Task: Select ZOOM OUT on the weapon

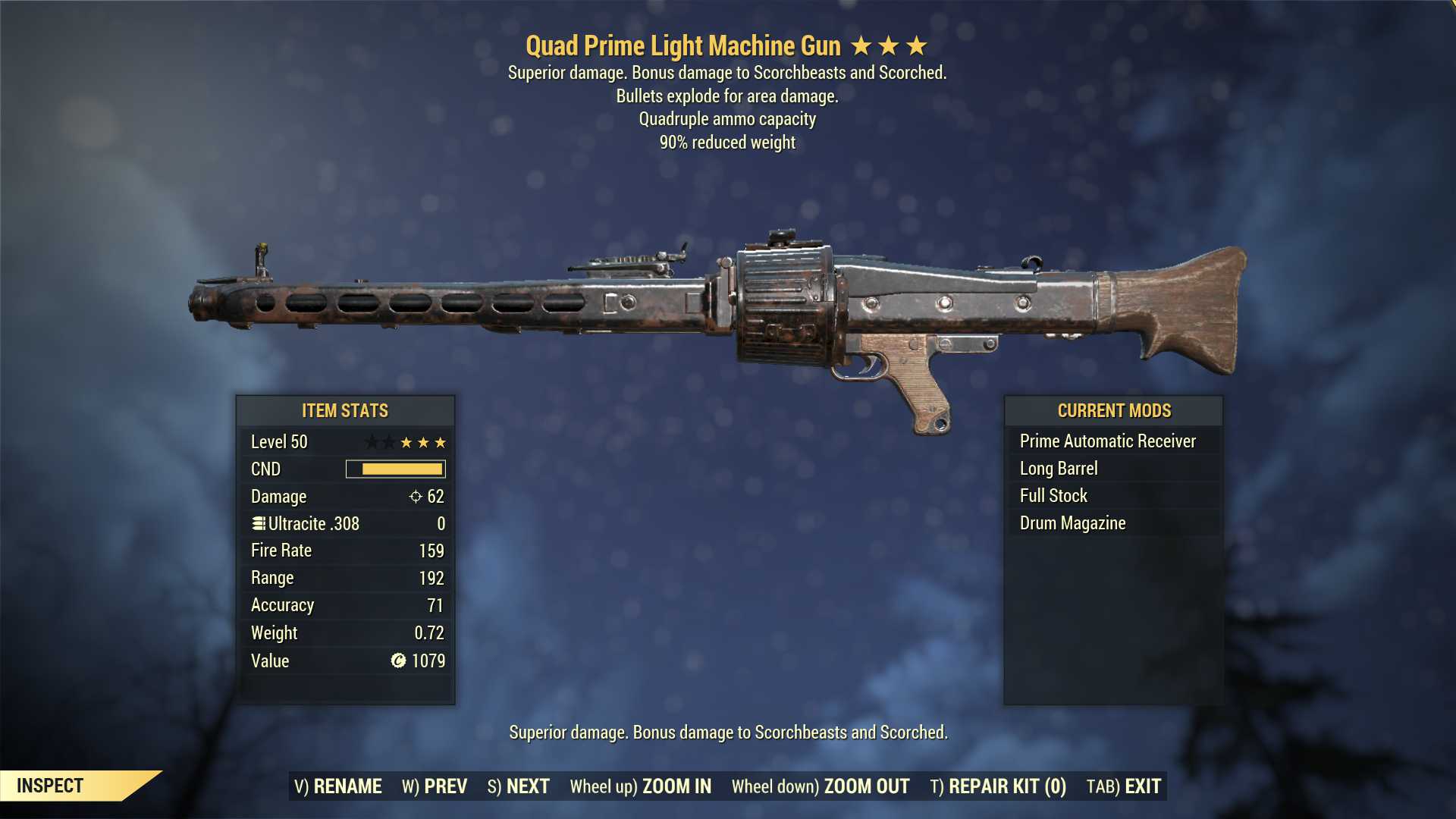Action: [821, 786]
